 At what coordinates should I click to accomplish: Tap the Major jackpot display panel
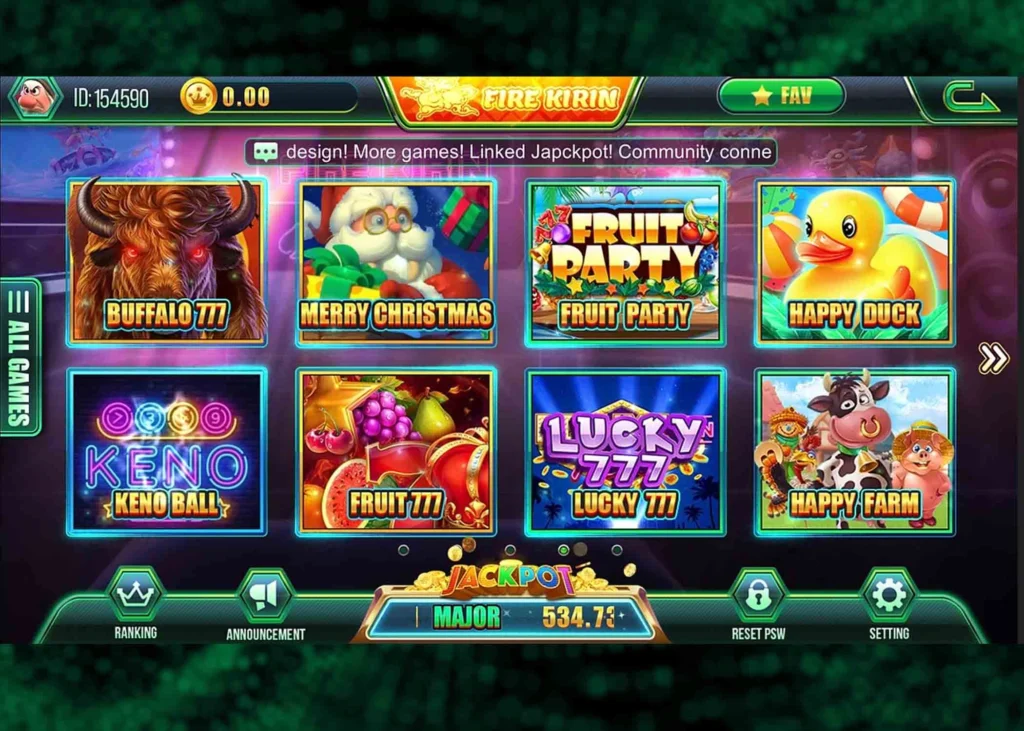[511, 616]
